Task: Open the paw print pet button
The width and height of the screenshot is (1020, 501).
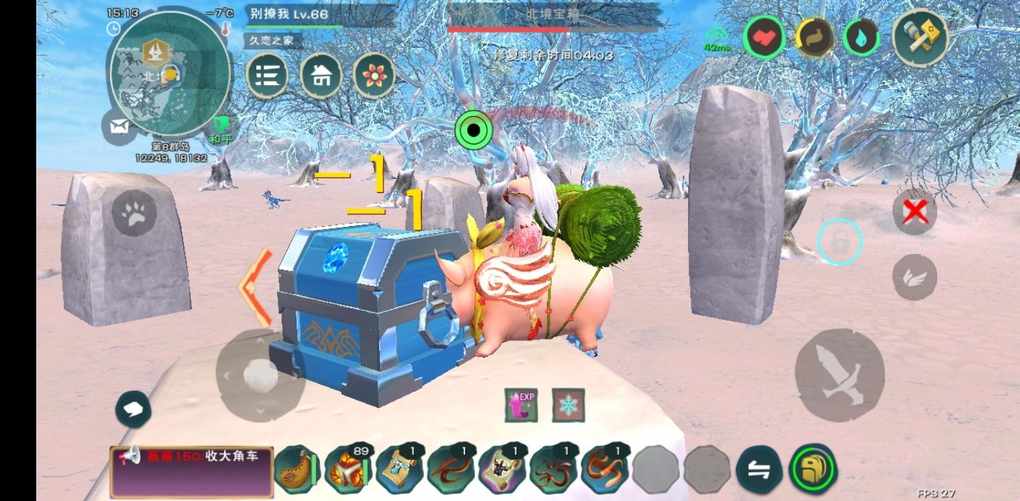Action: pos(134,213)
